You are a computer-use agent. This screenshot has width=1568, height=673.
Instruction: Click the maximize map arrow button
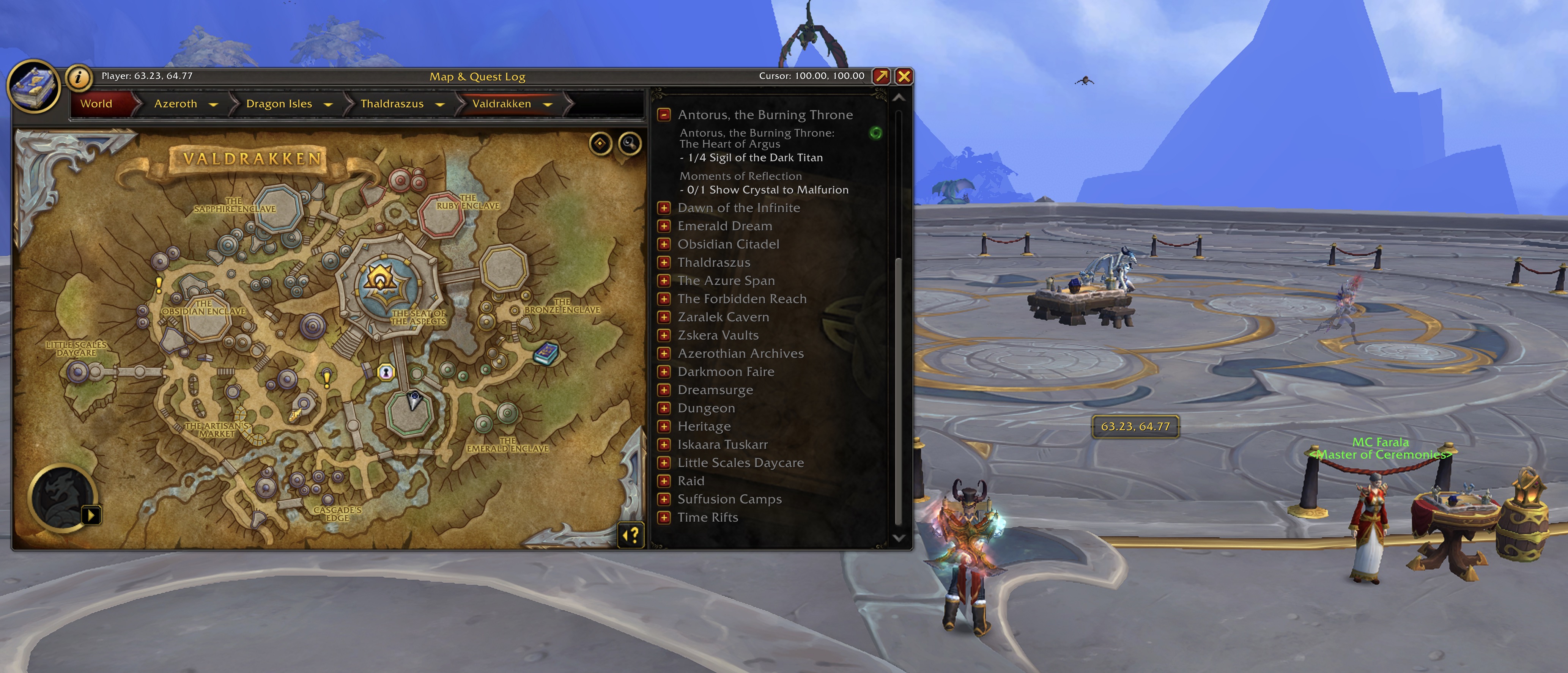(881, 76)
